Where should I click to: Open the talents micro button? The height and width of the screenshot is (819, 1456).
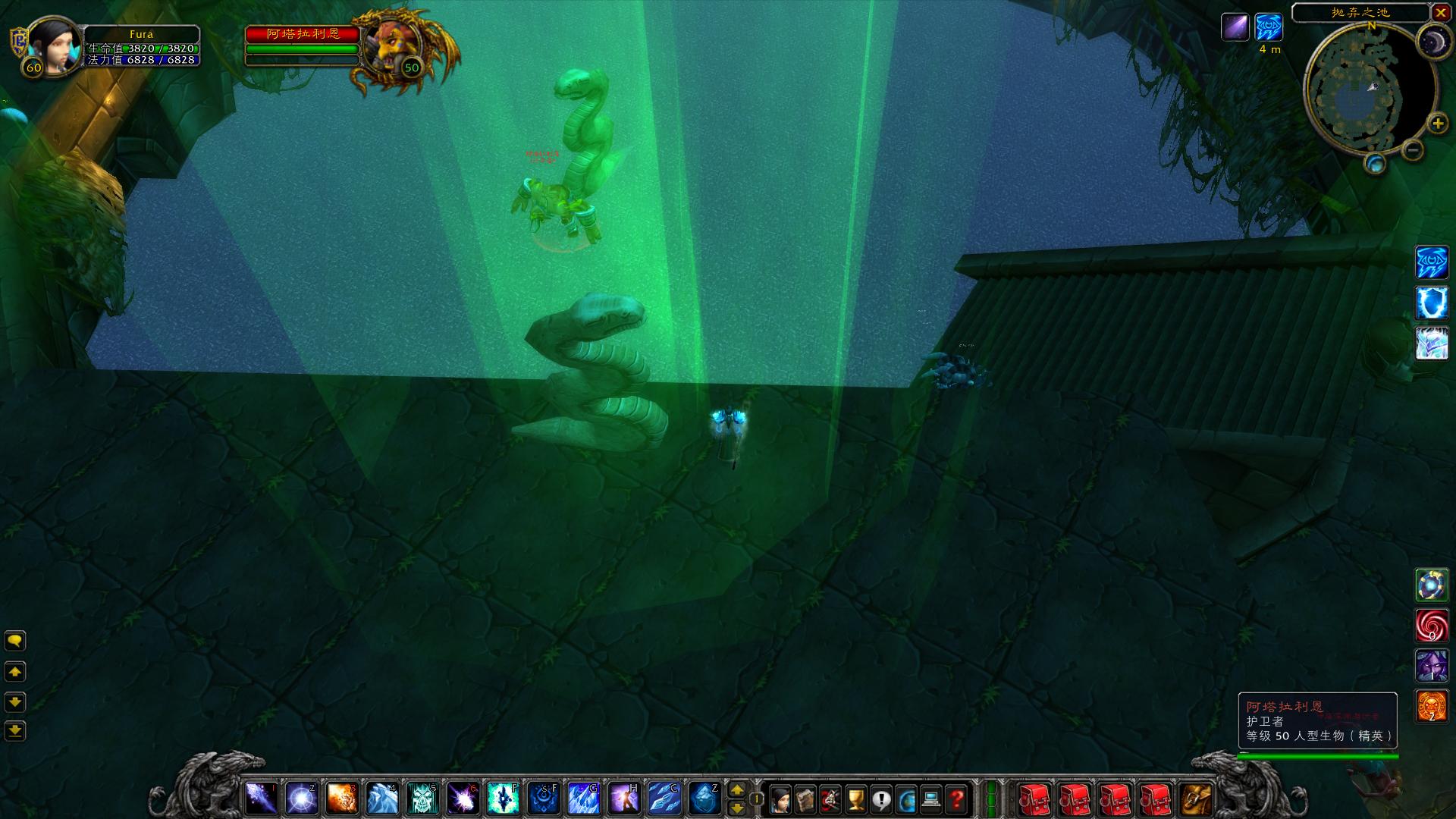pos(830,799)
